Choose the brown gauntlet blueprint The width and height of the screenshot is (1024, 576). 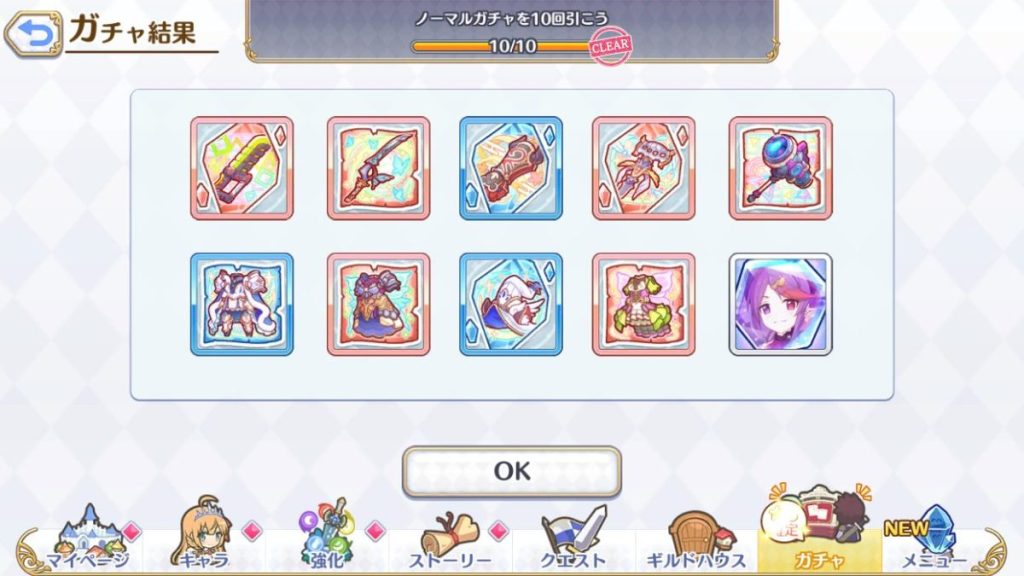click(x=511, y=168)
